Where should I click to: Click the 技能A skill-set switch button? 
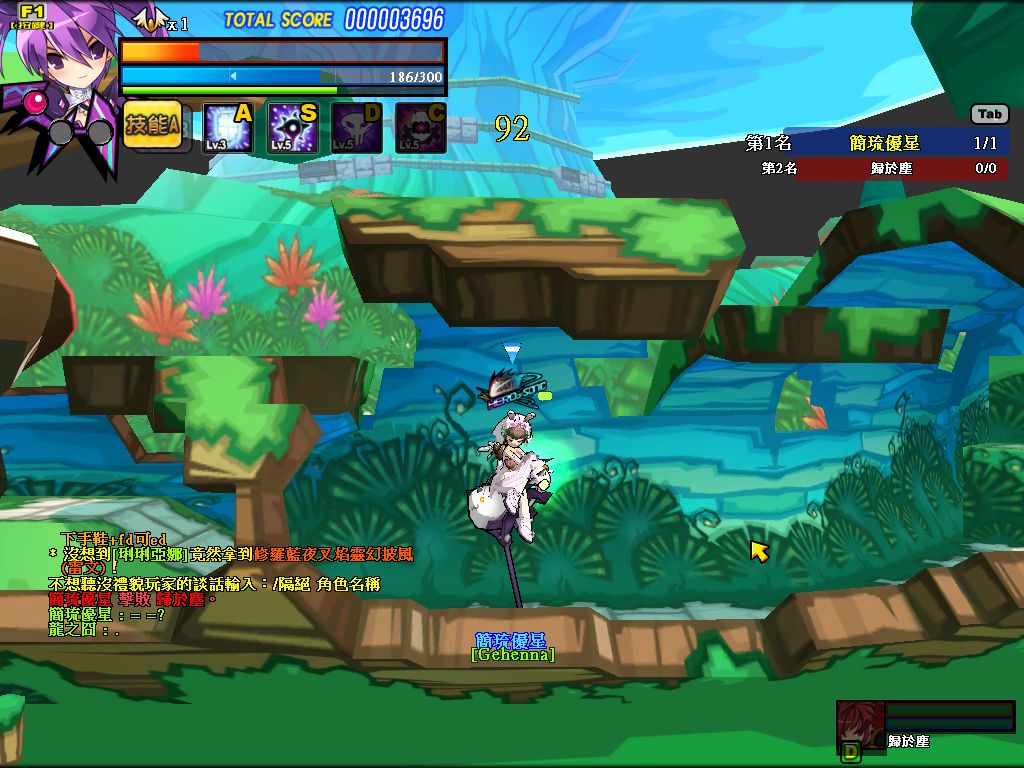[x=152, y=125]
